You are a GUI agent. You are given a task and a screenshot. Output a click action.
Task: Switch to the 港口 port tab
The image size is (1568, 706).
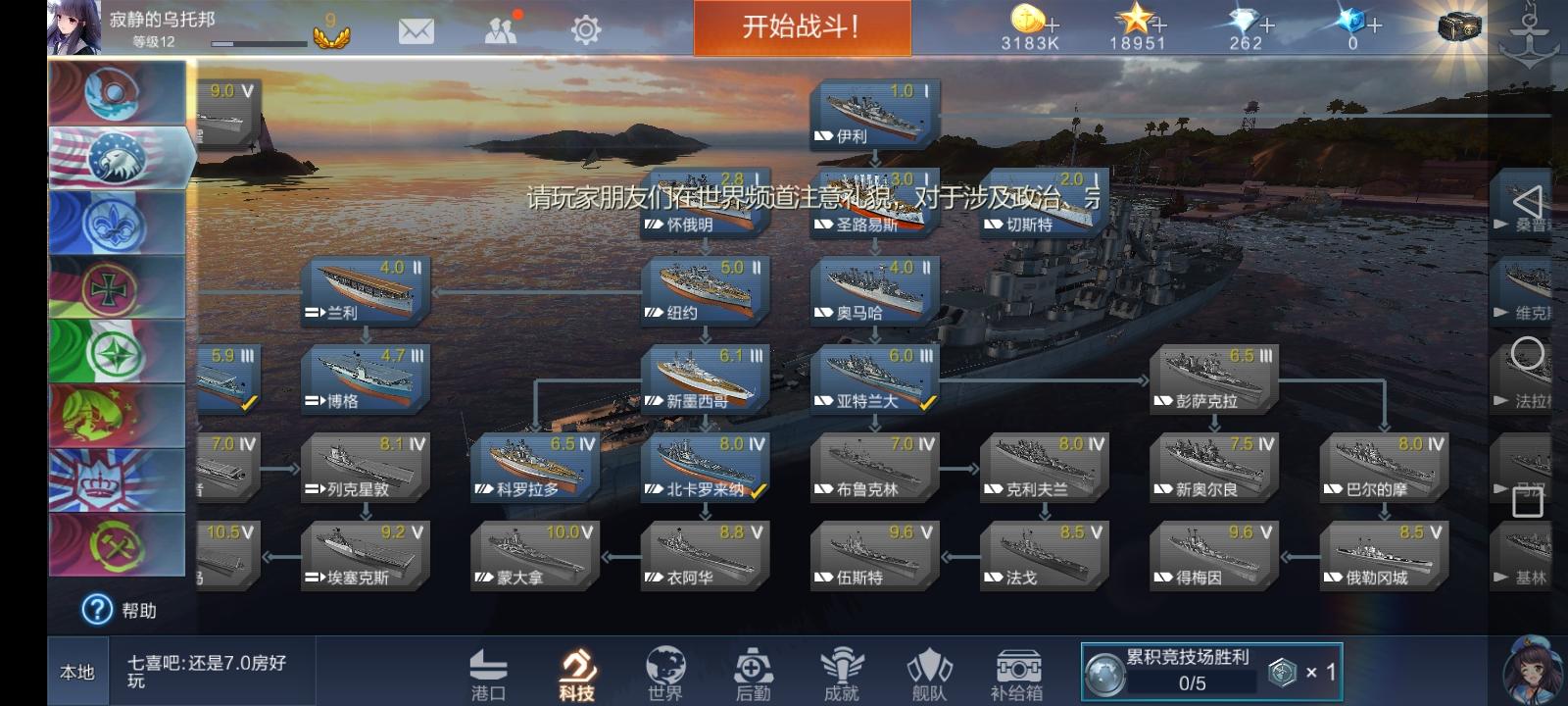pos(490,671)
